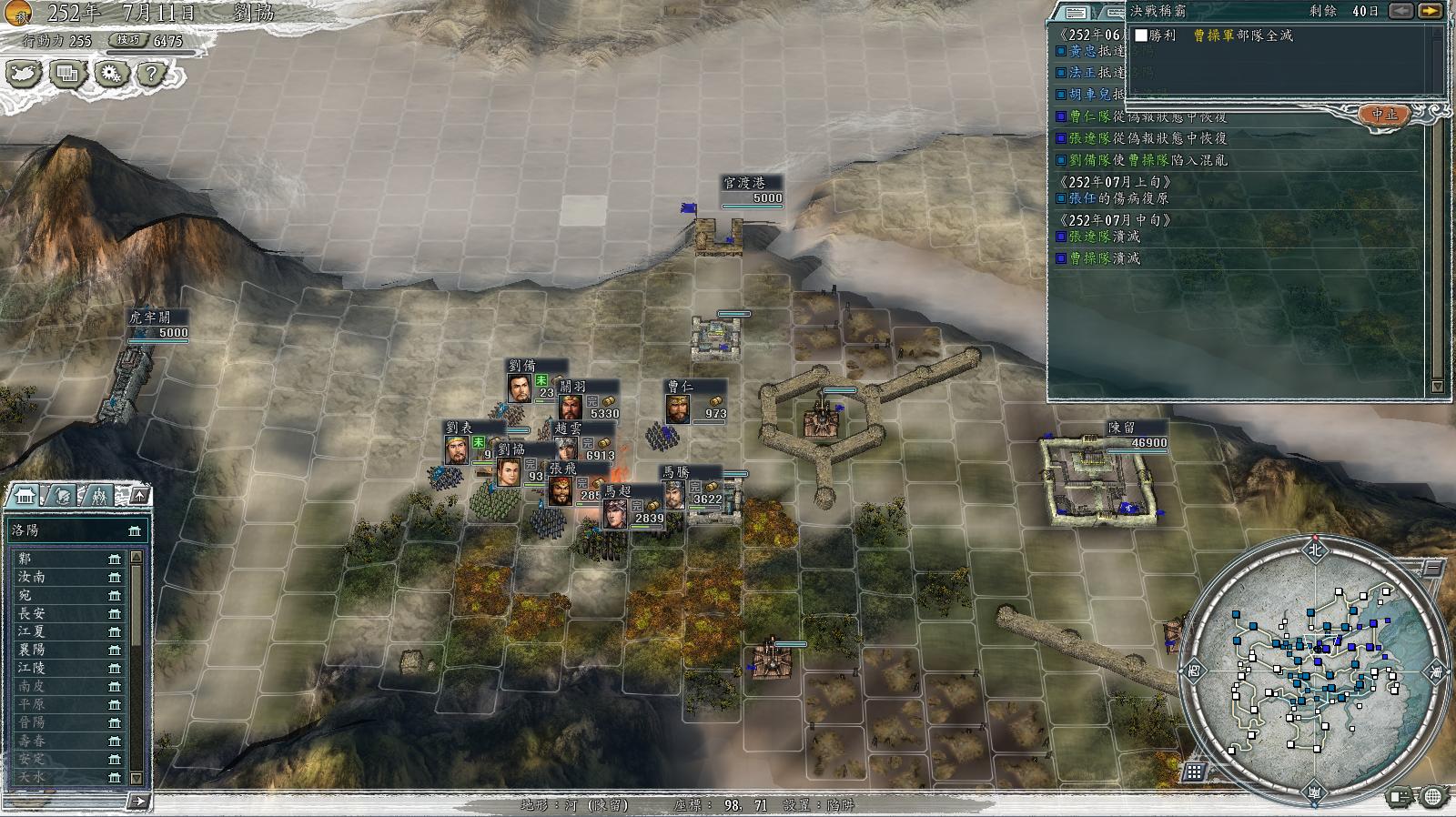The image size is (1456, 817).
Task: Toggle the 勝利 victory condition checkbox
Action: [1141, 35]
